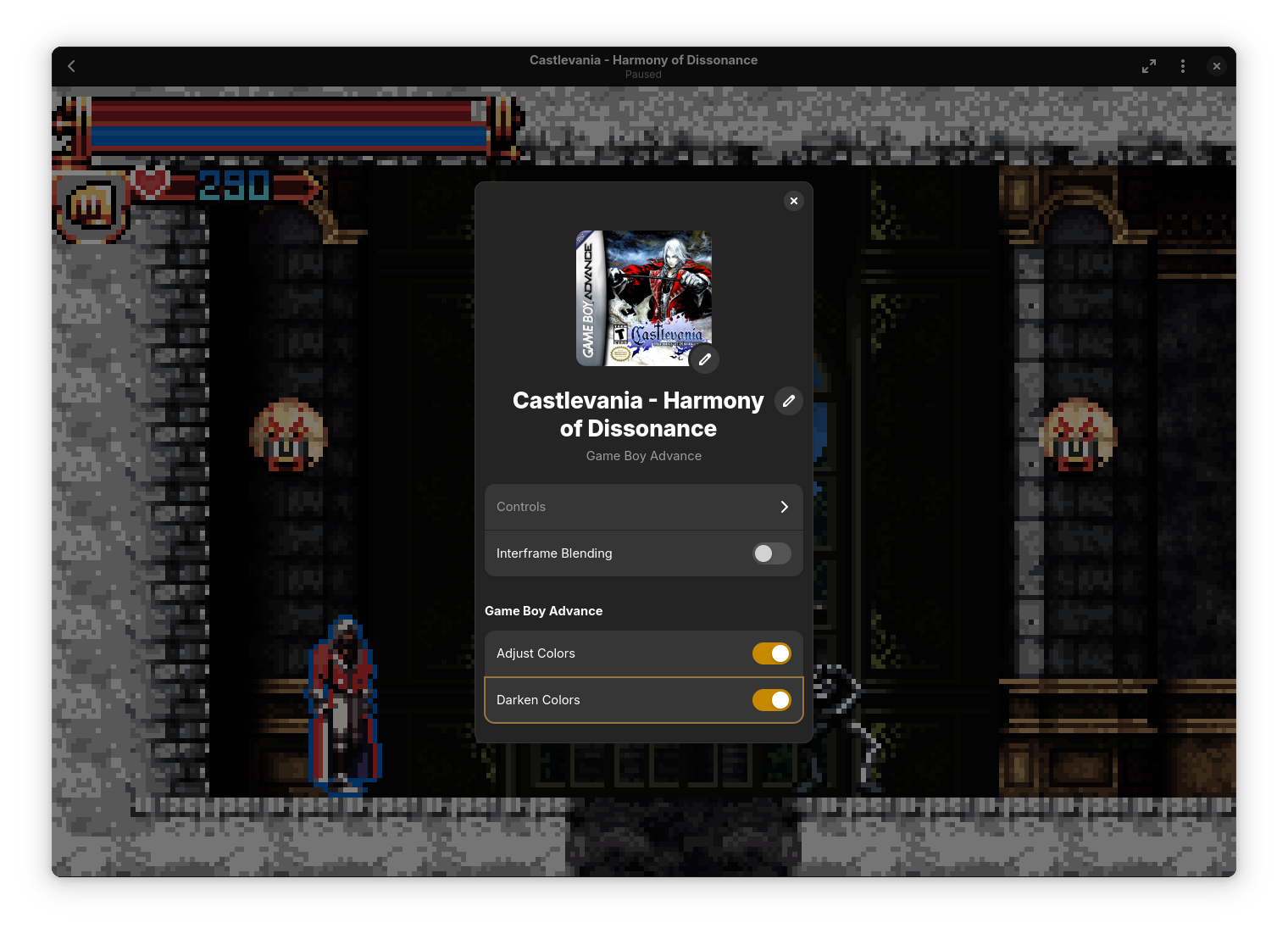Image resolution: width=1288 pixels, height=934 pixels.
Task: Click the pencil icon to rename the game title
Action: [788, 401]
